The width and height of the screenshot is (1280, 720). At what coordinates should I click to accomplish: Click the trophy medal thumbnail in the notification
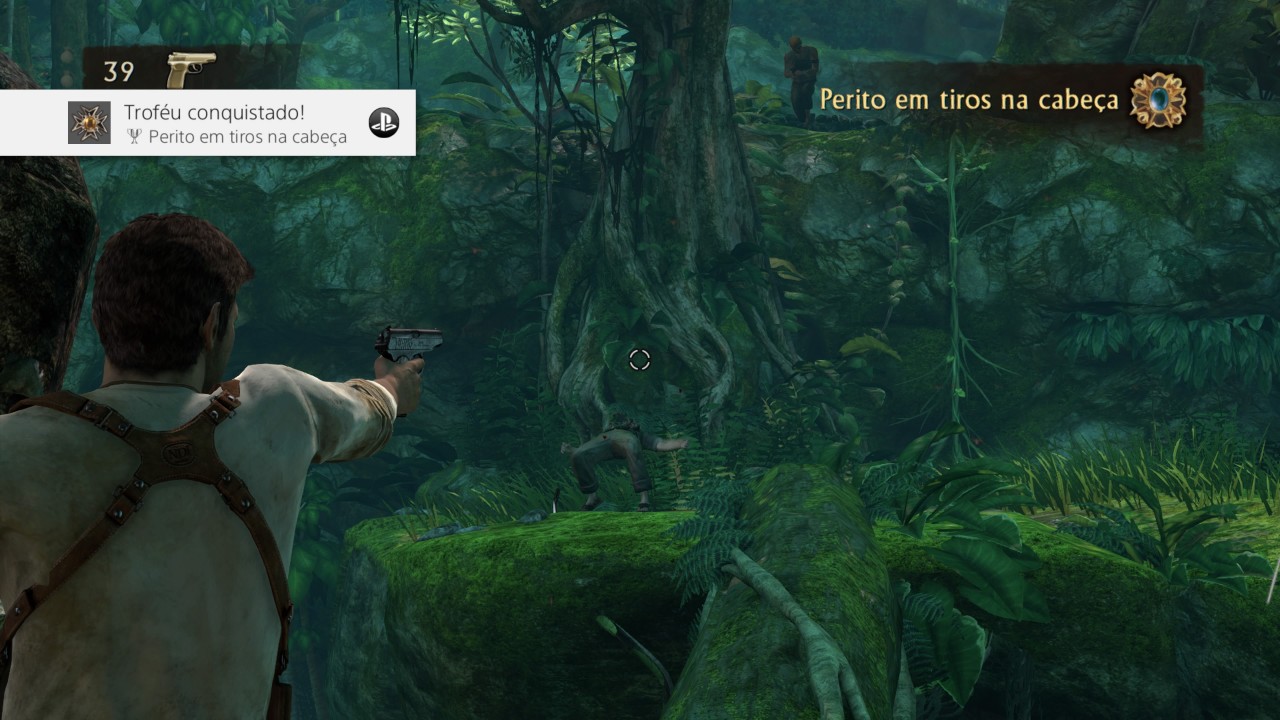tap(89, 123)
